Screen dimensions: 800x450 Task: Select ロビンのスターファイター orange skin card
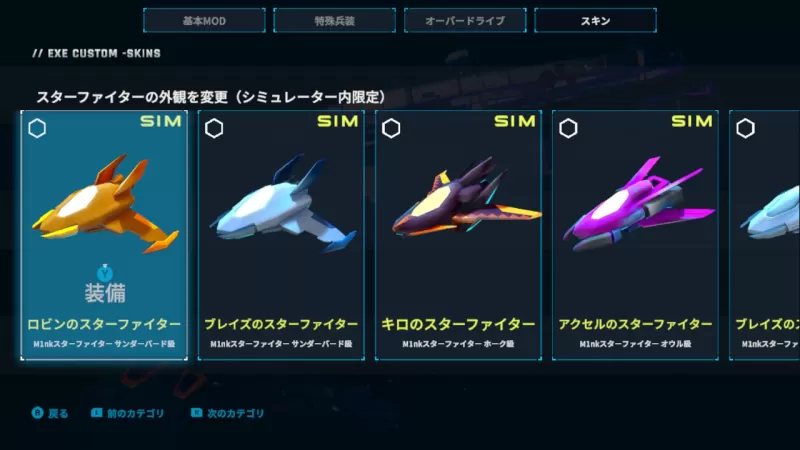(x=104, y=235)
